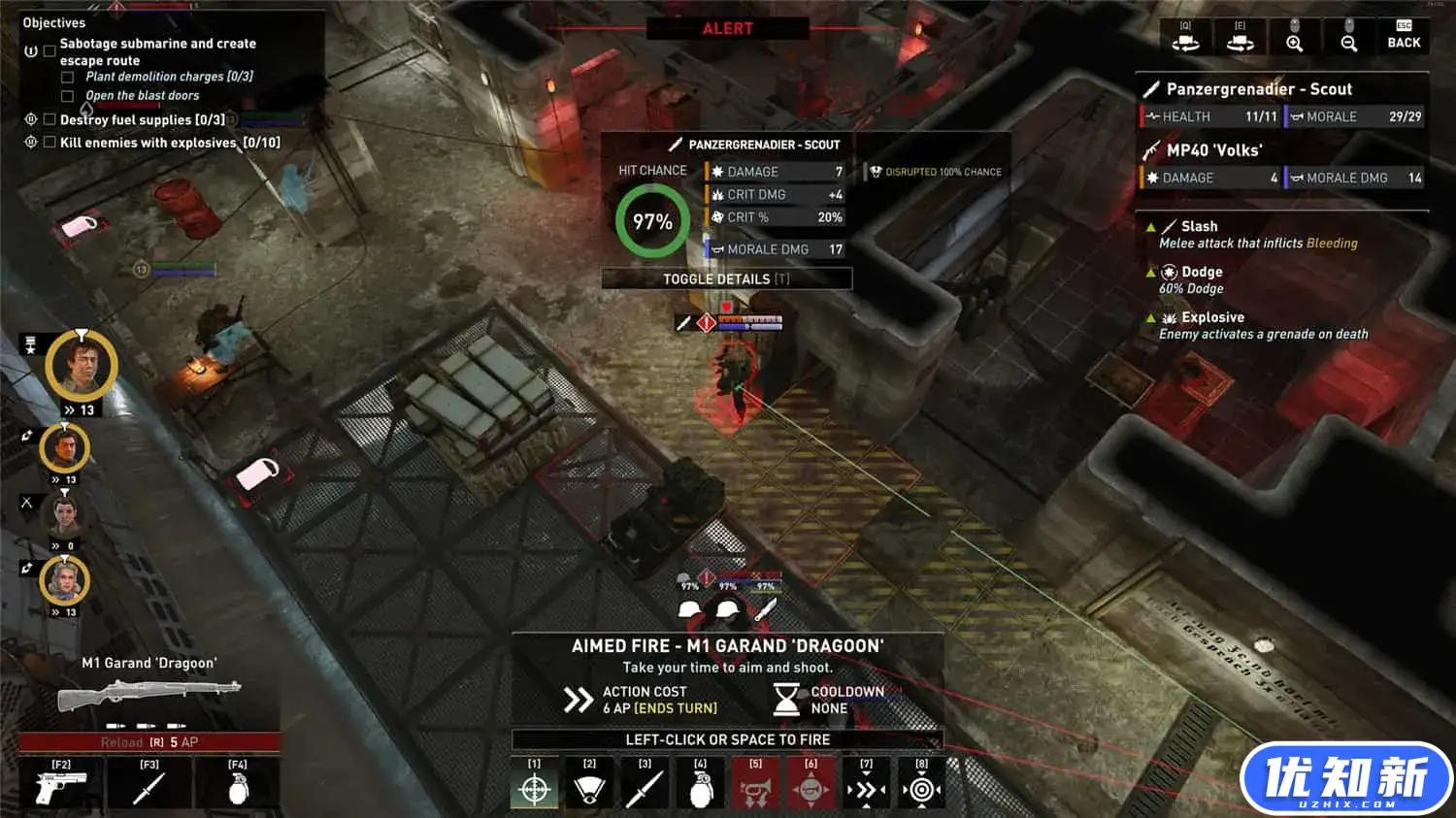Choose the knife melee attack in action bar
Image resolution: width=1456 pixels, height=818 pixels.
point(645,789)
